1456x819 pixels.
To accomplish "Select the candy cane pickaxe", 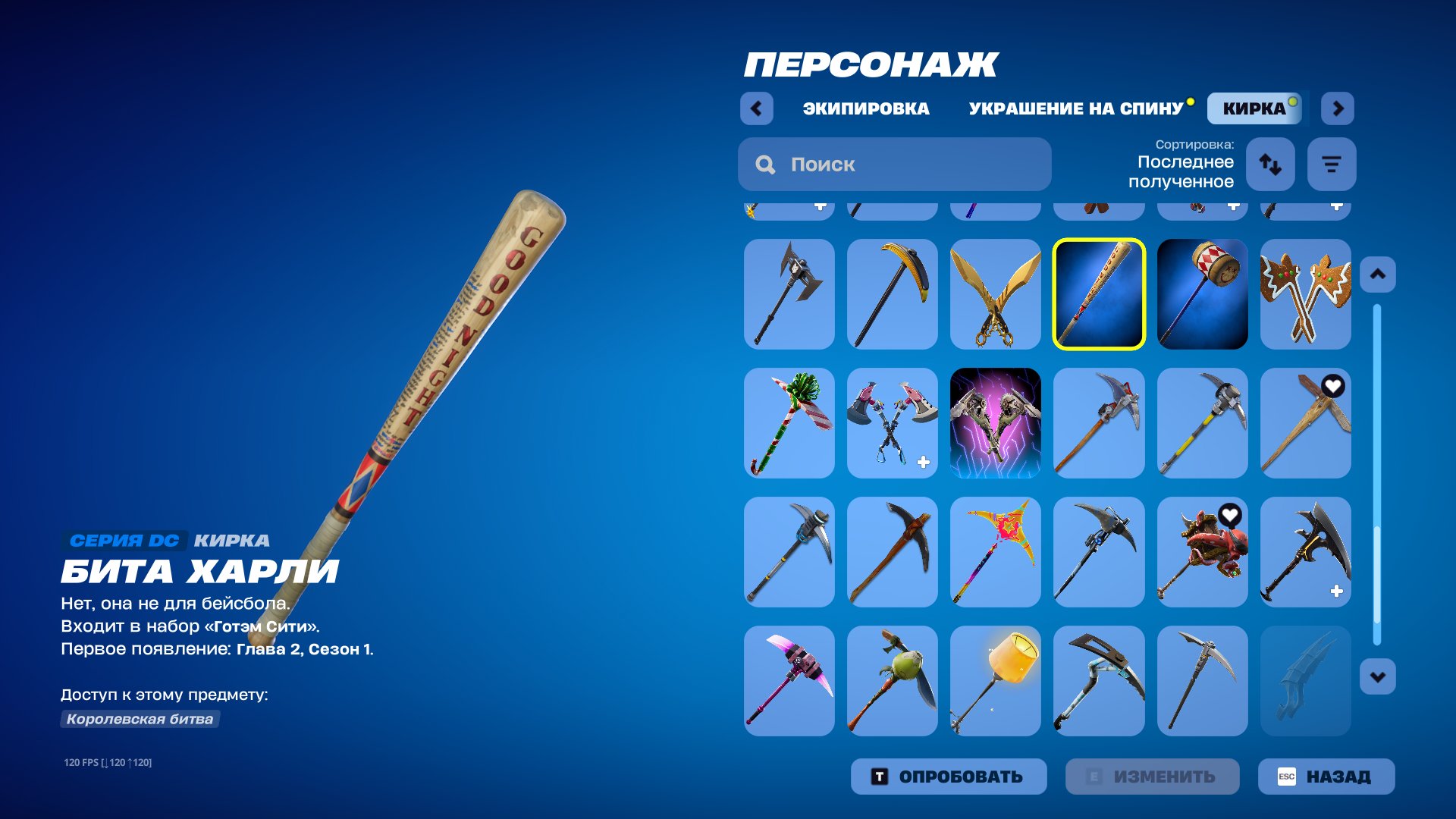I will (x=789, y=422).
